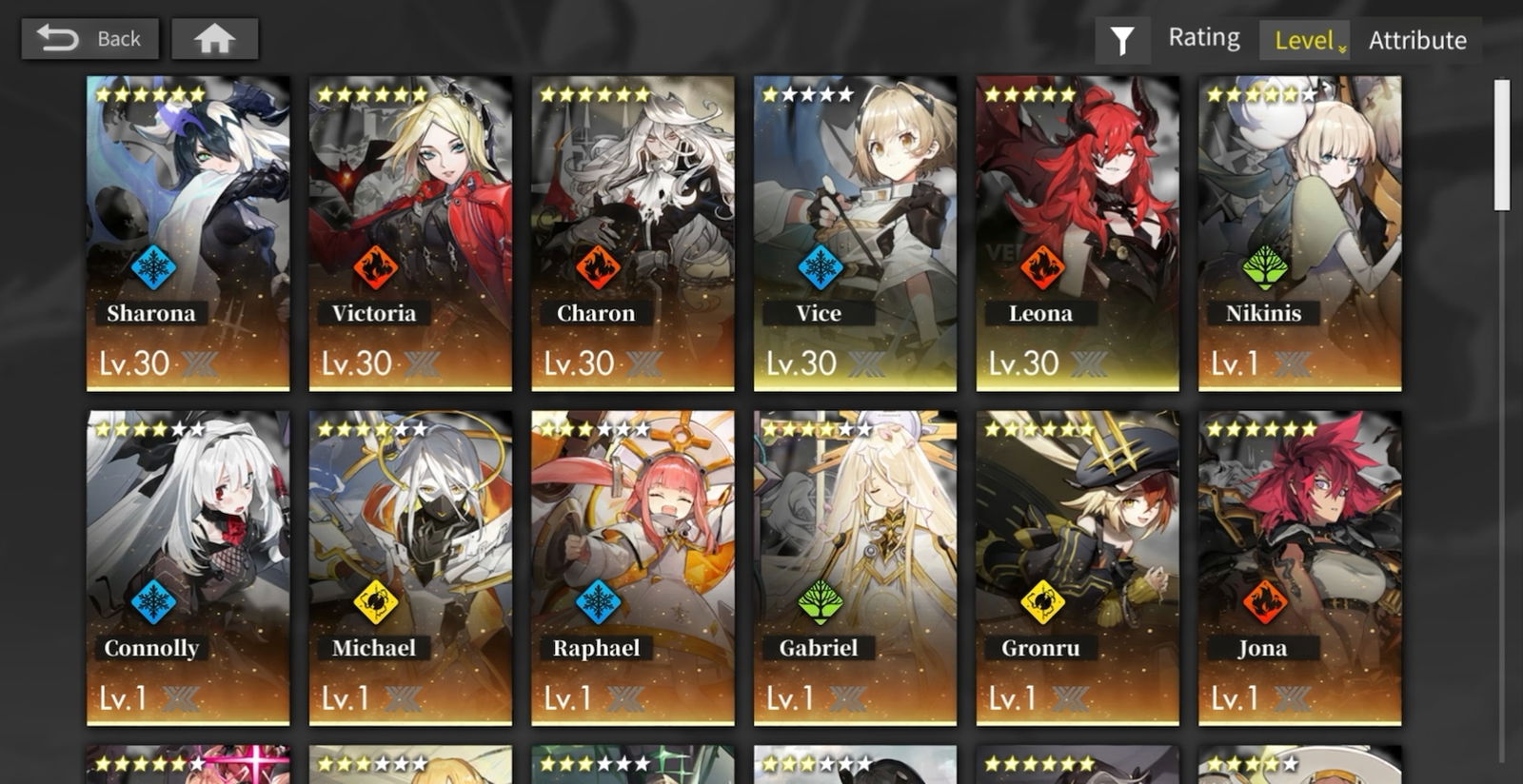Choose the Gabriel character card
The height and width of the screenshot is (784, 1523).
855,567
